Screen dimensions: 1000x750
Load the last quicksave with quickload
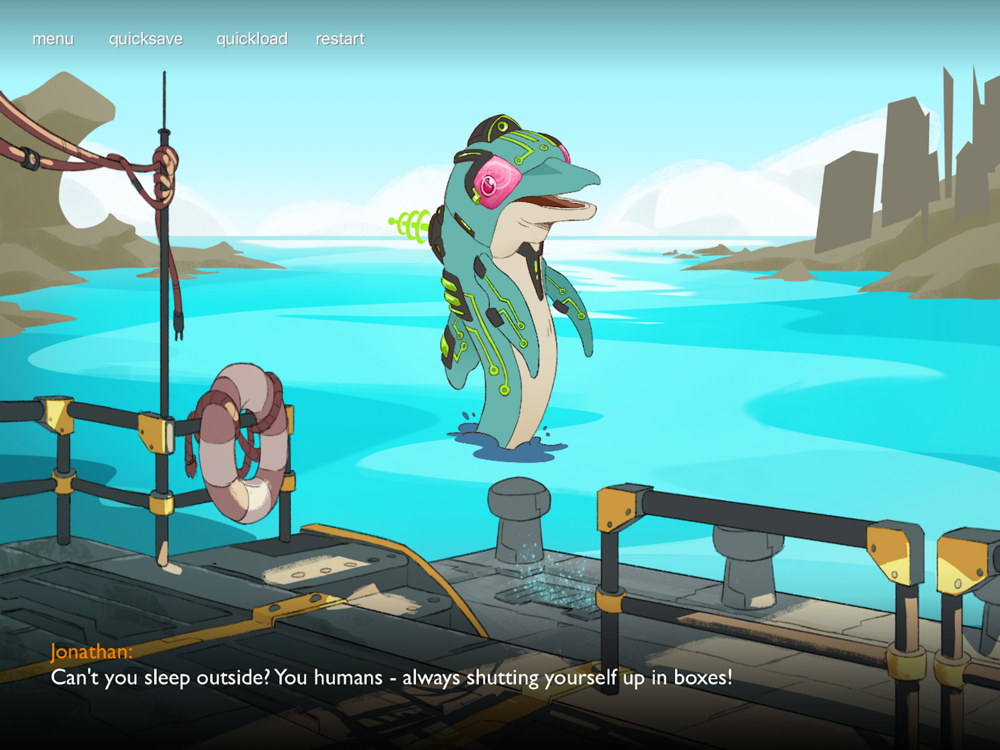[x=252, y=39]
